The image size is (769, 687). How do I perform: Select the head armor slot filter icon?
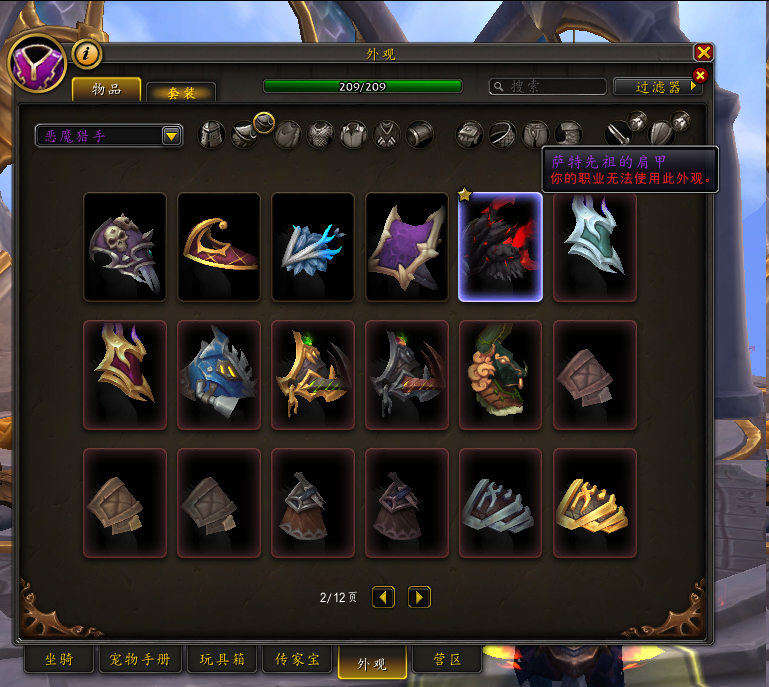pyautogui.click(x=211, y=135)
